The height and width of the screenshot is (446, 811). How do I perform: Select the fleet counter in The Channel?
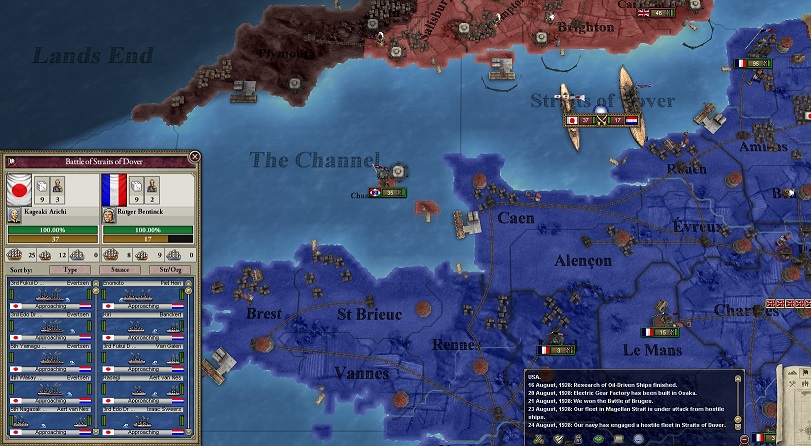pyautogui.click(x=389, y=192)
